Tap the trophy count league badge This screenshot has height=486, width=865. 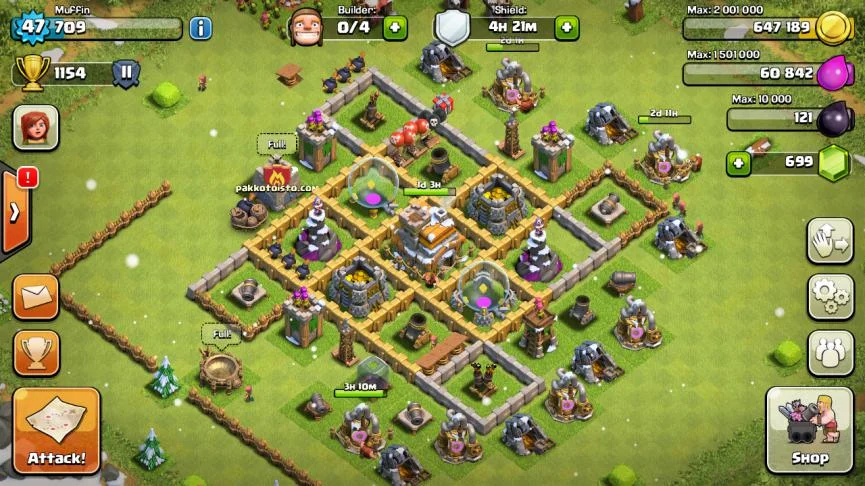click(x=126, y=73)
